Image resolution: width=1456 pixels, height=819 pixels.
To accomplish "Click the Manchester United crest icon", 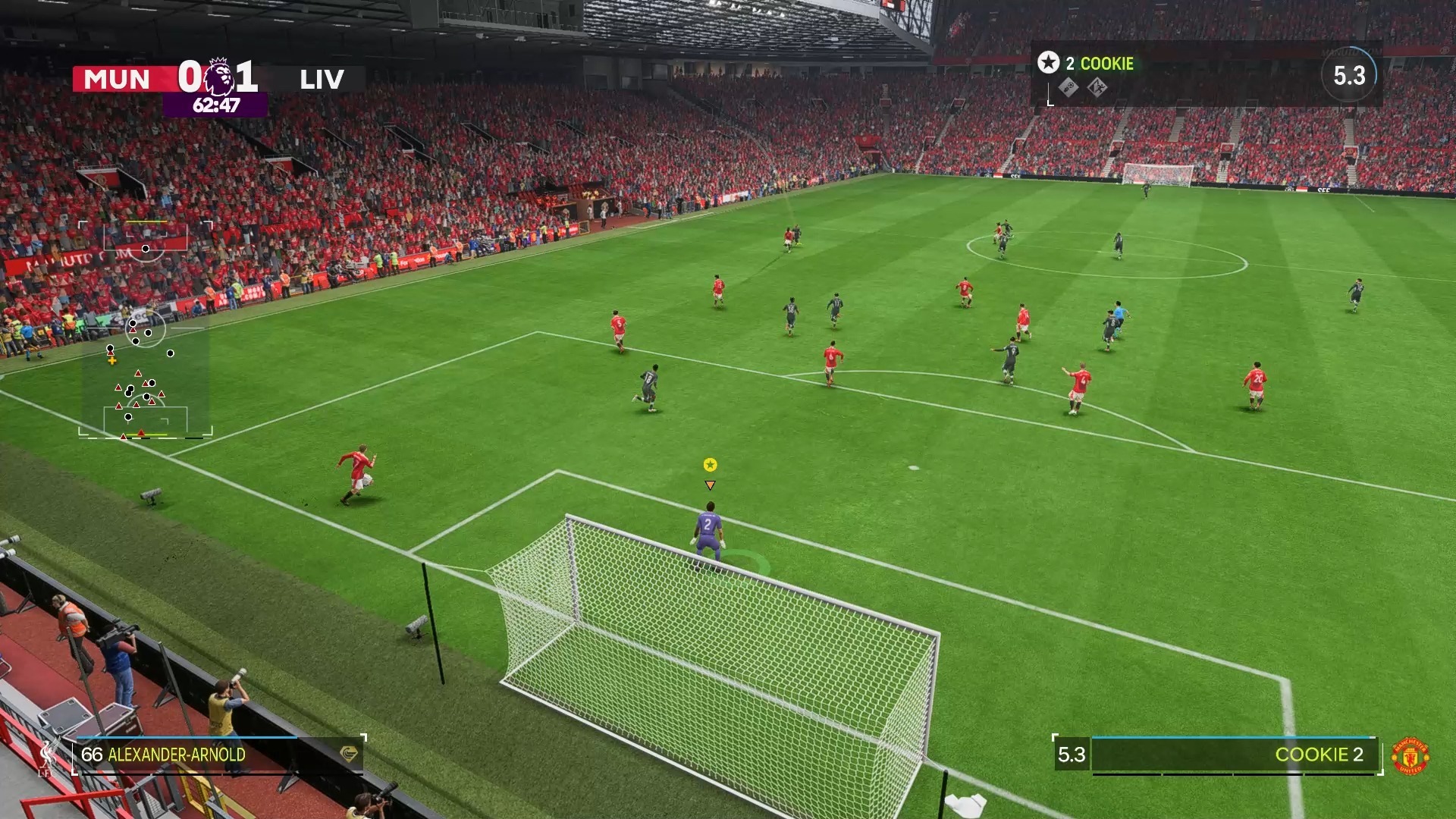I will click(1410, 756).
